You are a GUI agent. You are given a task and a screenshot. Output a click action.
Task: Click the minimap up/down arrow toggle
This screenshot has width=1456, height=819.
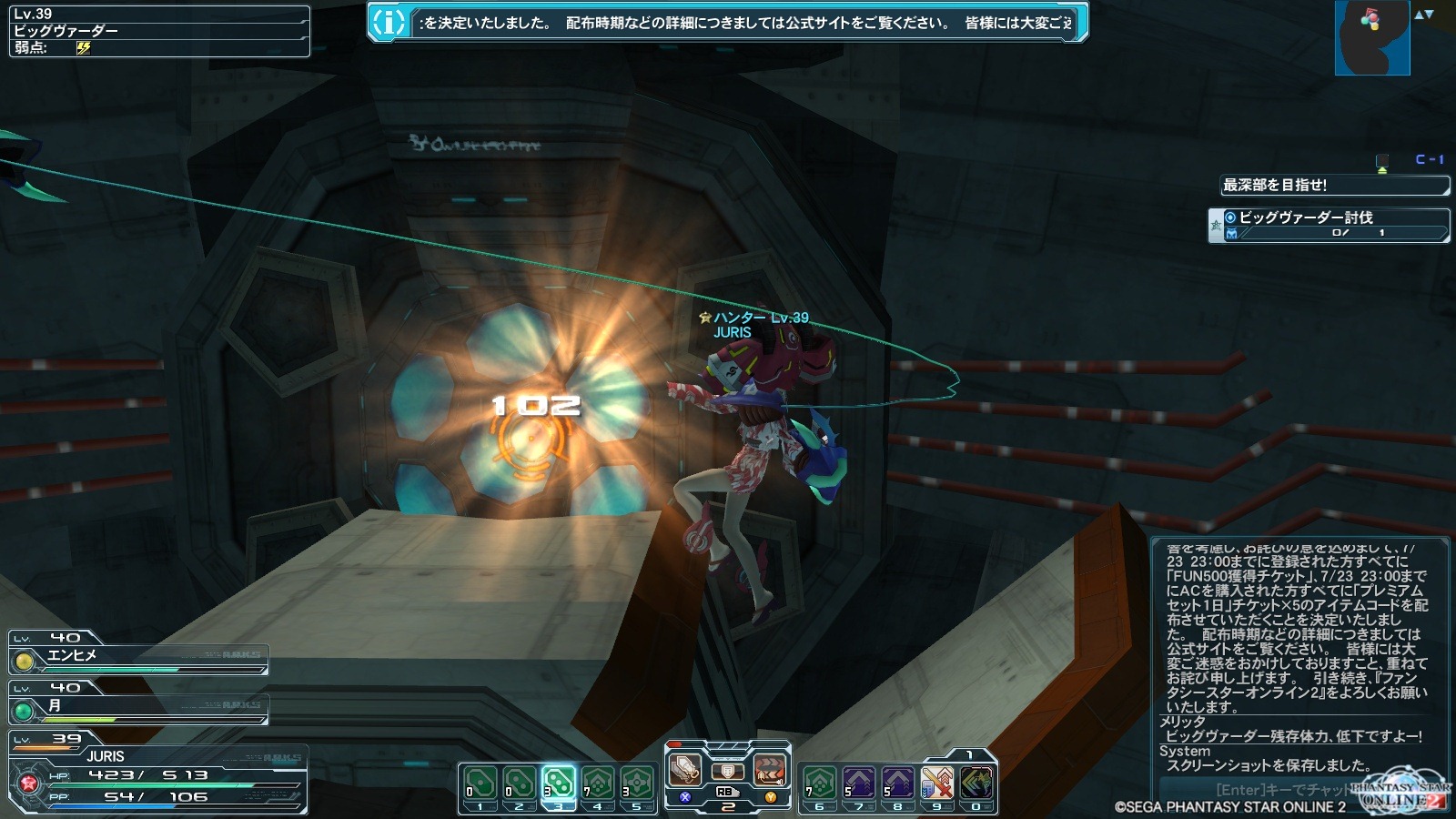point(1424,15)
